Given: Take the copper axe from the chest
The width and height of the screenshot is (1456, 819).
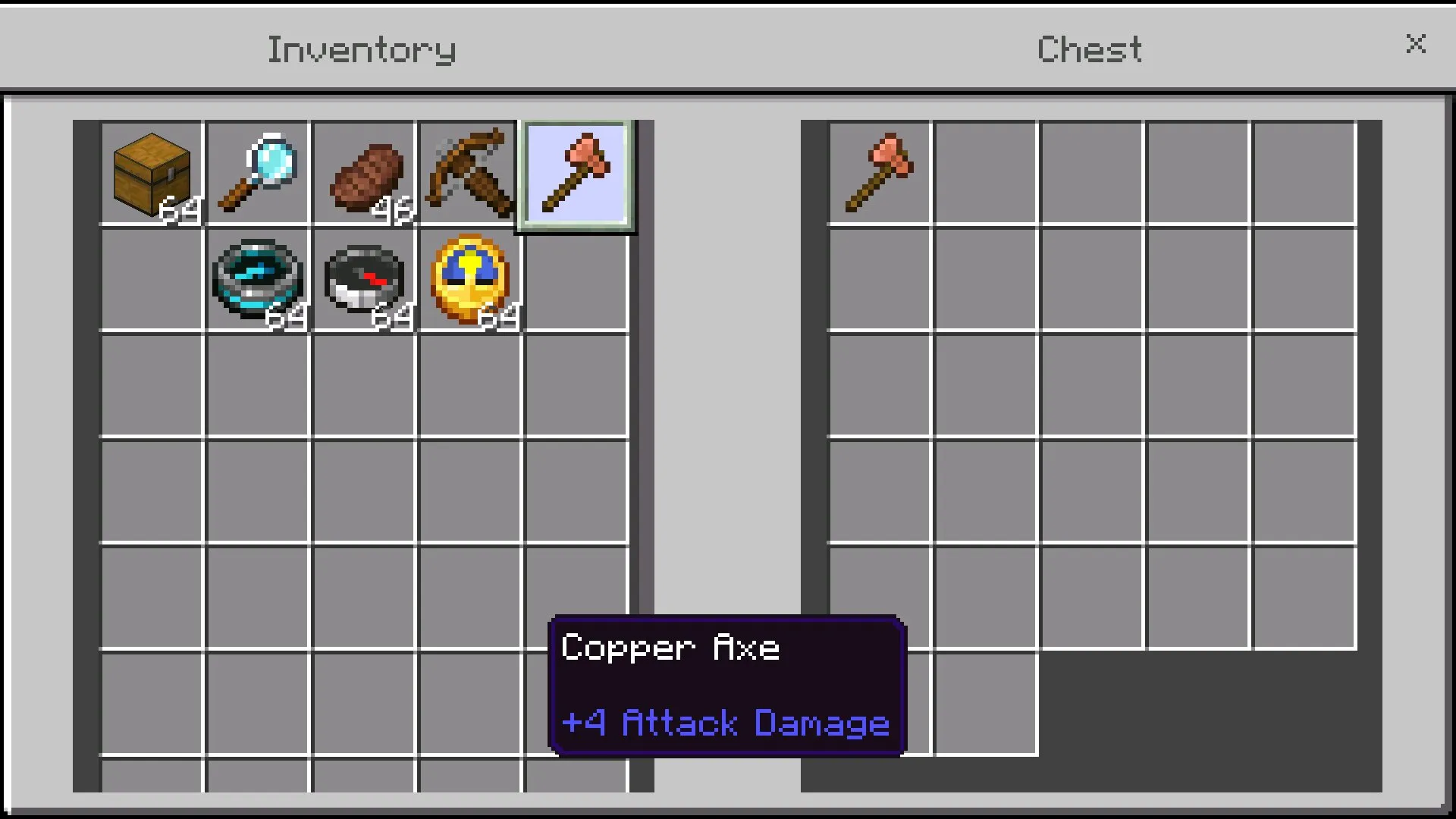Looking at the screenshot, I should 880,174.
